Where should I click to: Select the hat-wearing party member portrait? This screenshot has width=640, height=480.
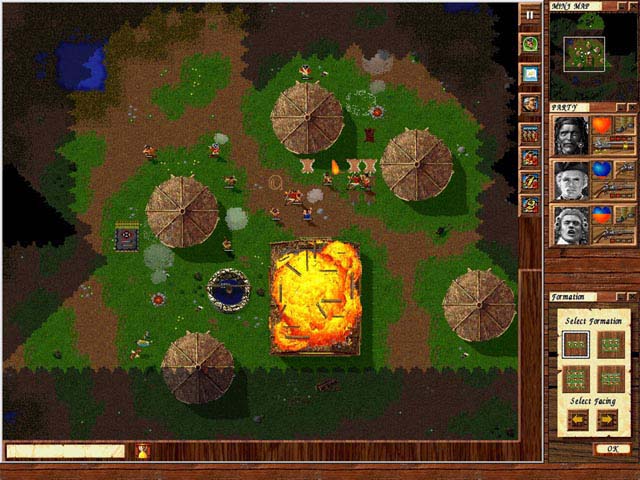click(569, 180)
